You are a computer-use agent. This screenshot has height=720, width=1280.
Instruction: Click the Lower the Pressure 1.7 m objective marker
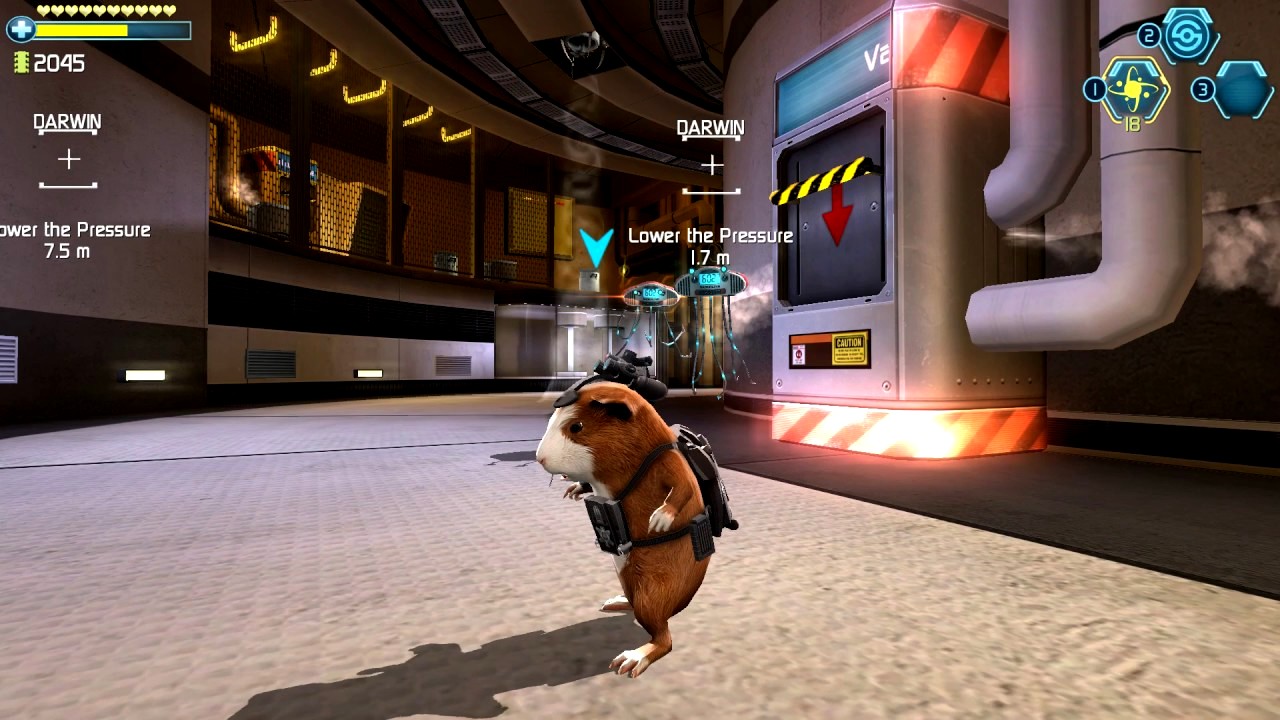(x=710, y=245)
